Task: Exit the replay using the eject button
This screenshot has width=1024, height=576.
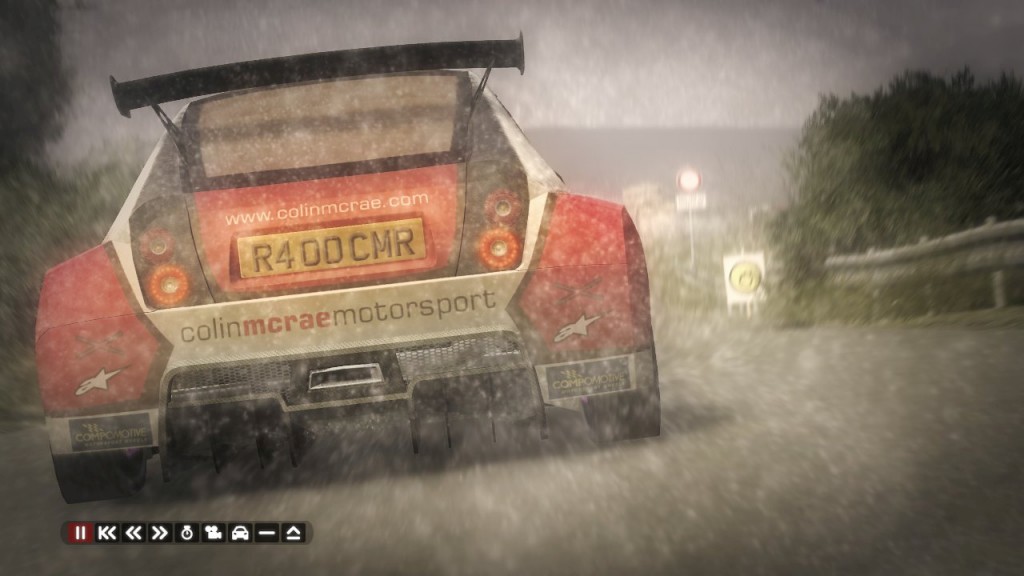Action: coord(294,533)
